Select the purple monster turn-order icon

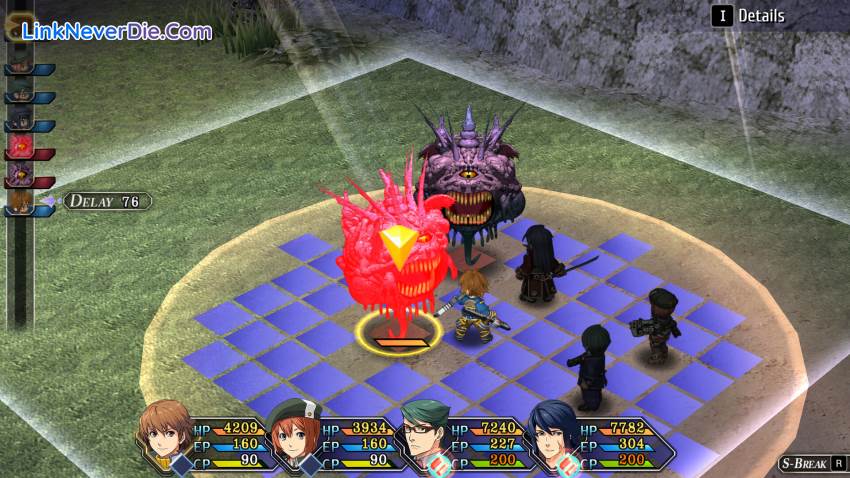(x=19, y=173)
